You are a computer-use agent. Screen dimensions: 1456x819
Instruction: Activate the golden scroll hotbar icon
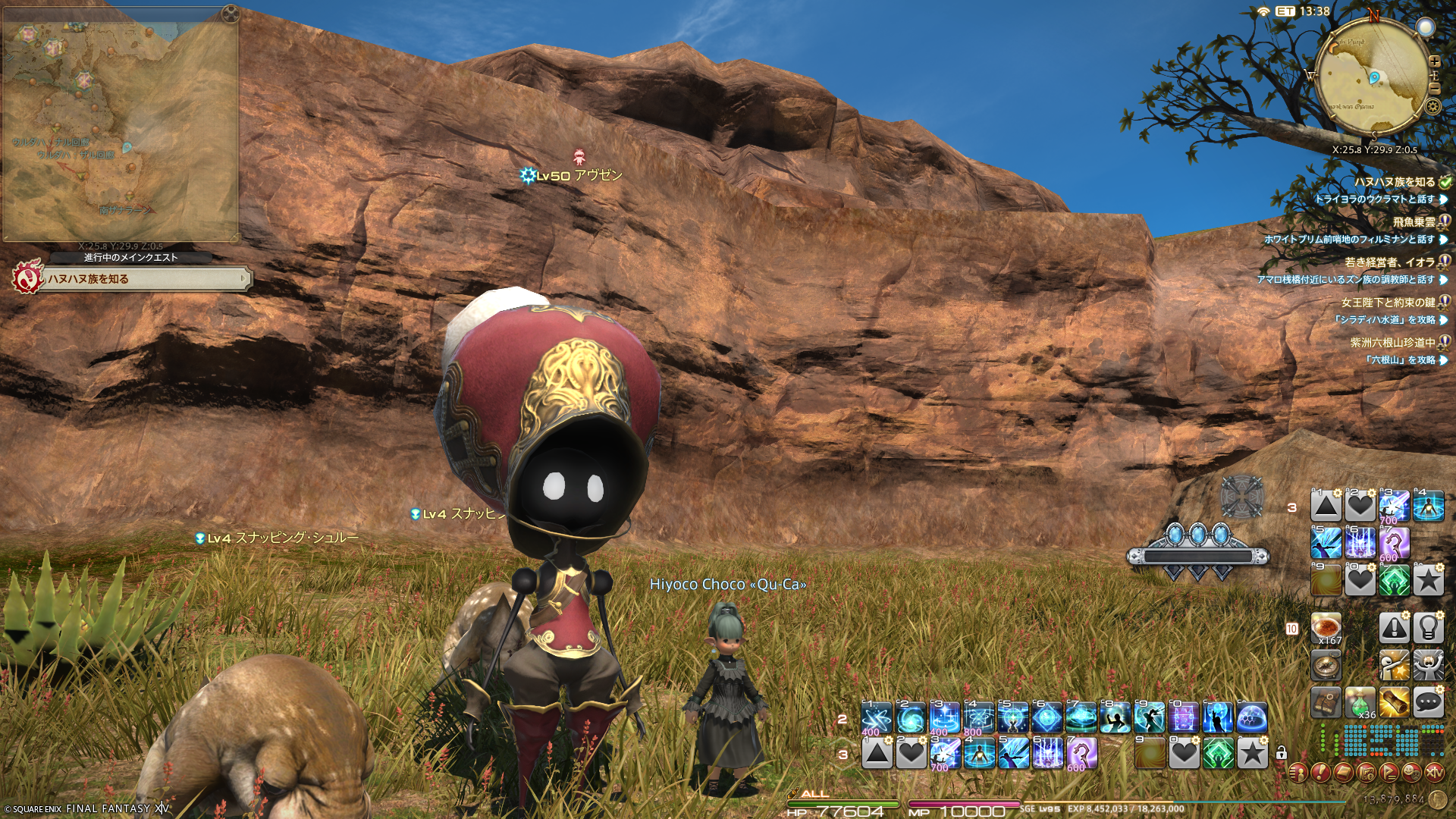(x=1394, y=702)
